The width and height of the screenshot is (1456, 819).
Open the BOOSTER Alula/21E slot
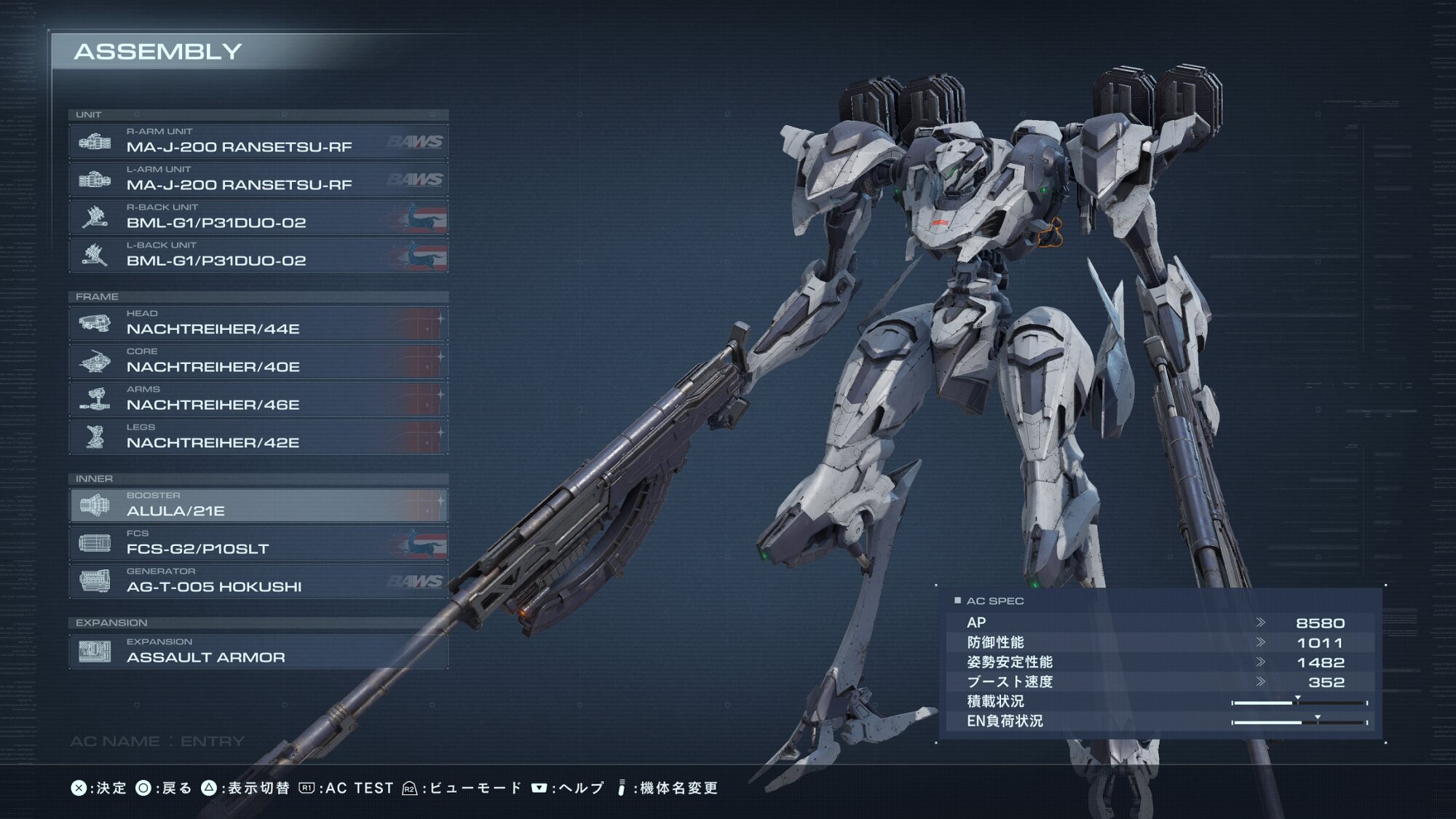click(x=258, y=506)
